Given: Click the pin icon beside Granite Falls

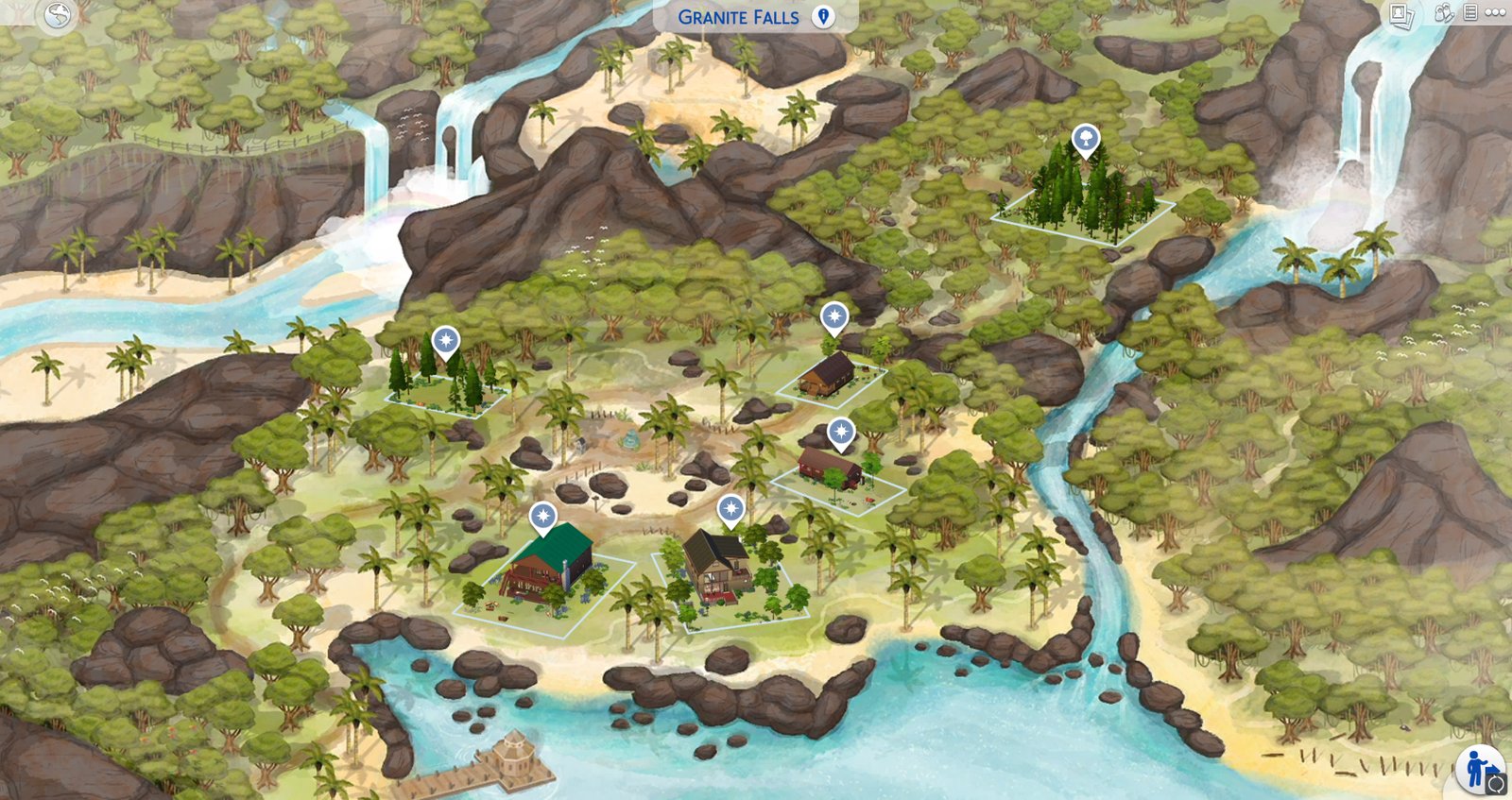Looking at the screenshot, I should (824, 17).
